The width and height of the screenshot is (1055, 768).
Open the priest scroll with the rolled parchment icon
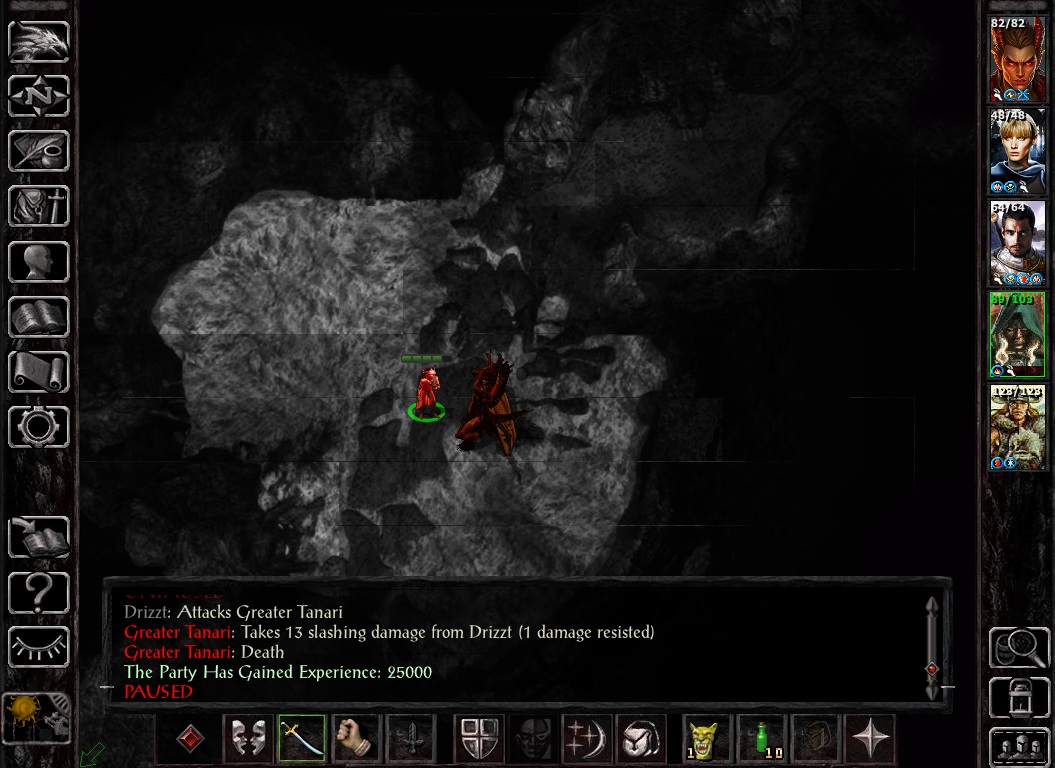(x=39, y=372)
